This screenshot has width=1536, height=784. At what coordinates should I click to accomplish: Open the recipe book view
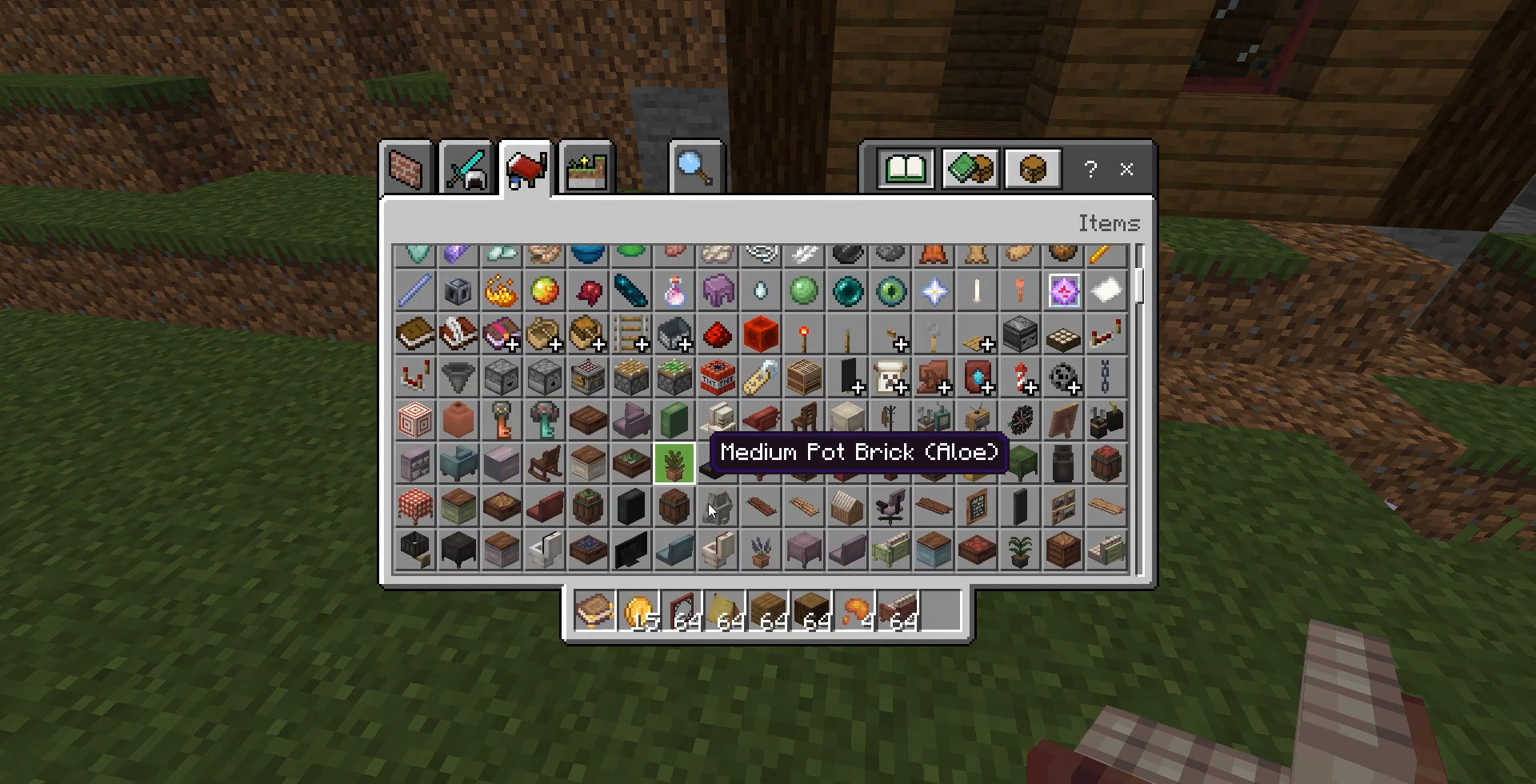[905, 169]
